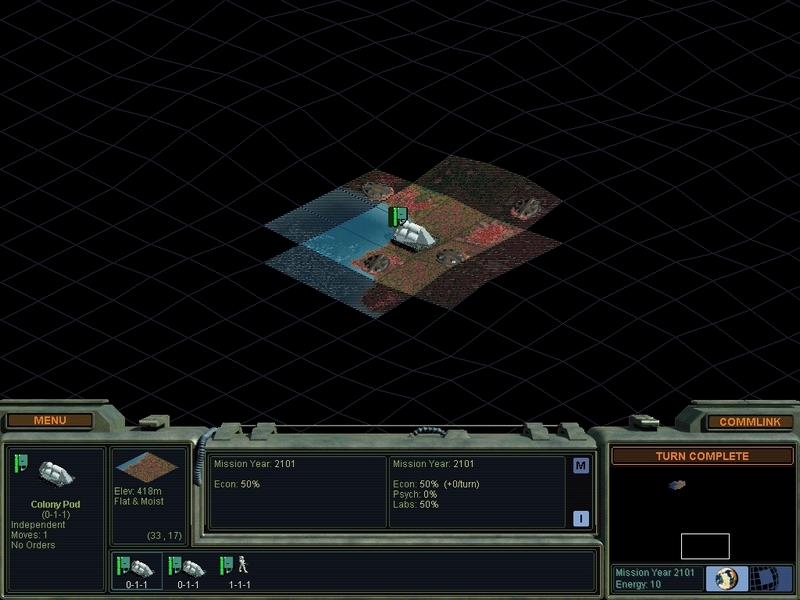End the turn with TURN COMPLETE
Viewport: 800px width, 600px height.
click(701, 456)
